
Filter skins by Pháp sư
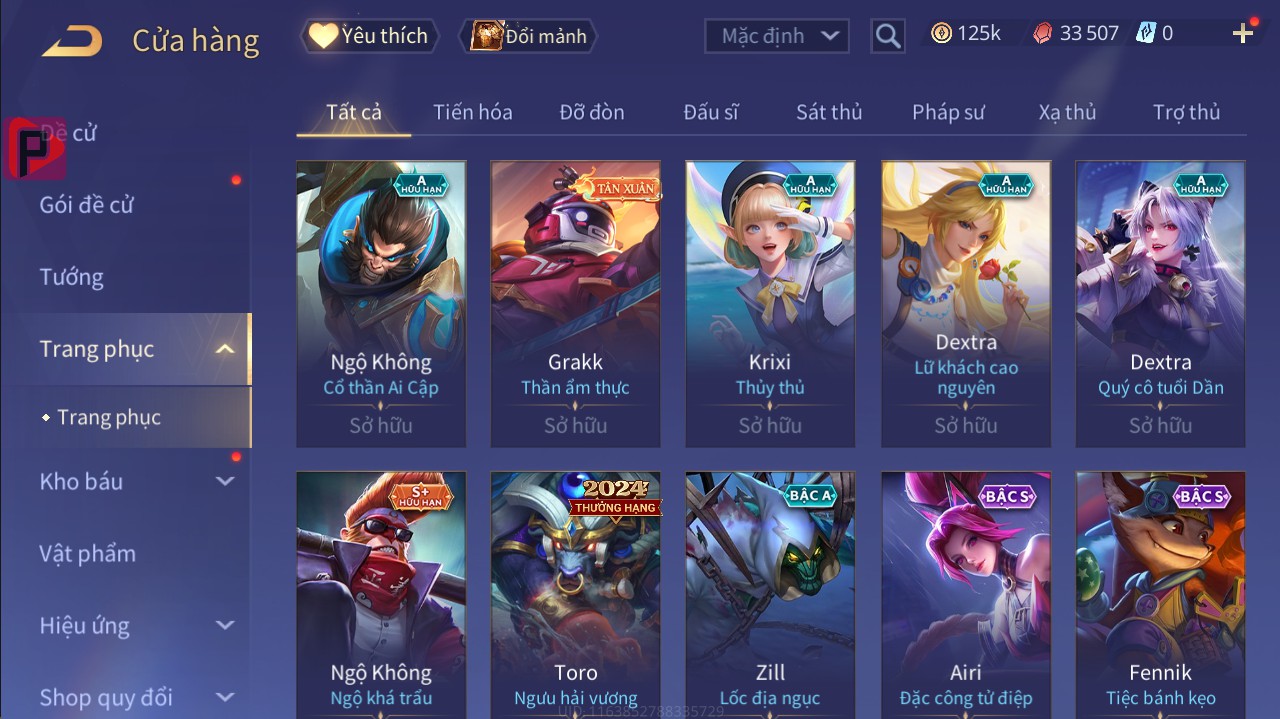click(948, 112)
